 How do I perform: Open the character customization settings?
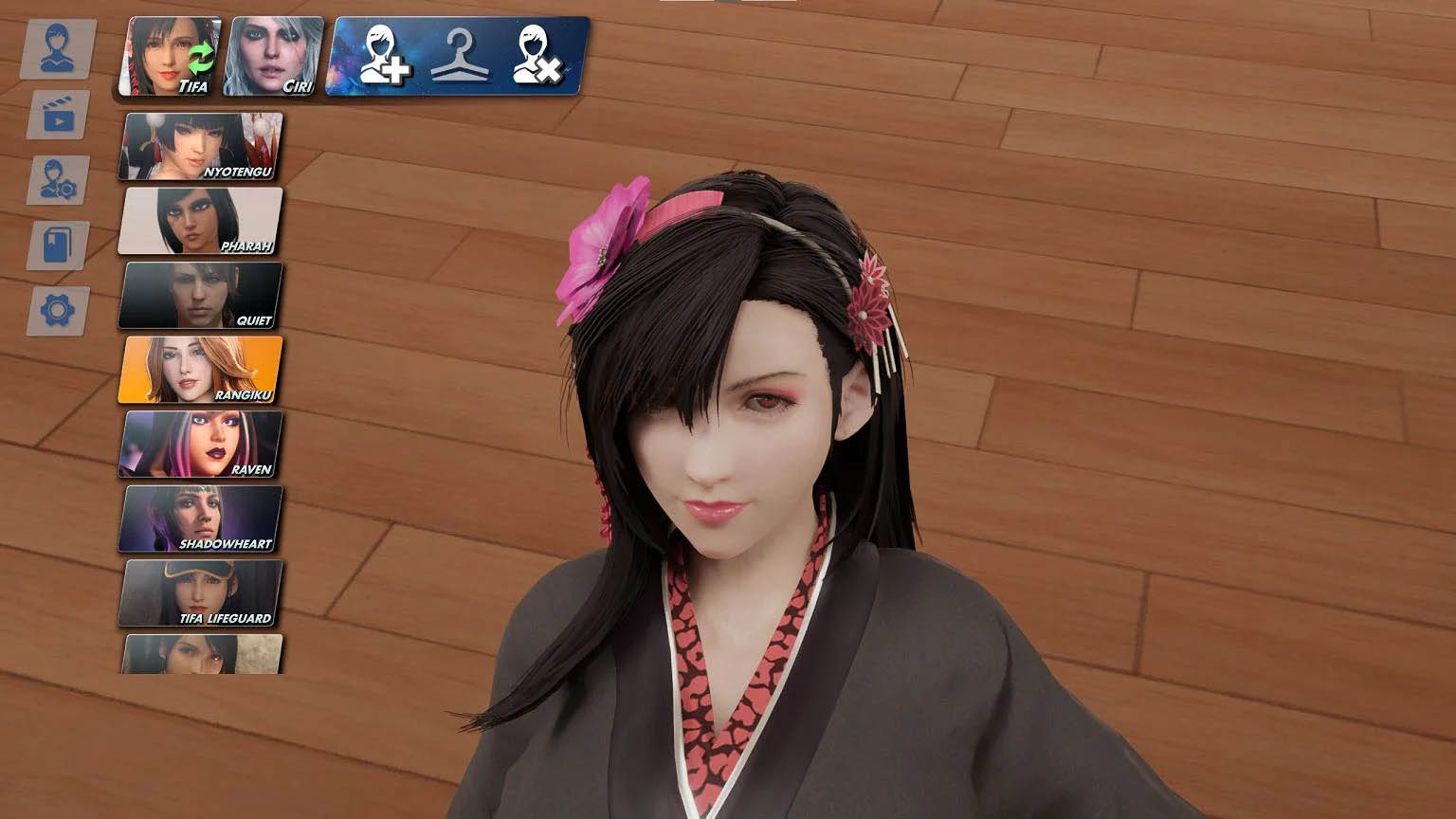coord(59,180)
